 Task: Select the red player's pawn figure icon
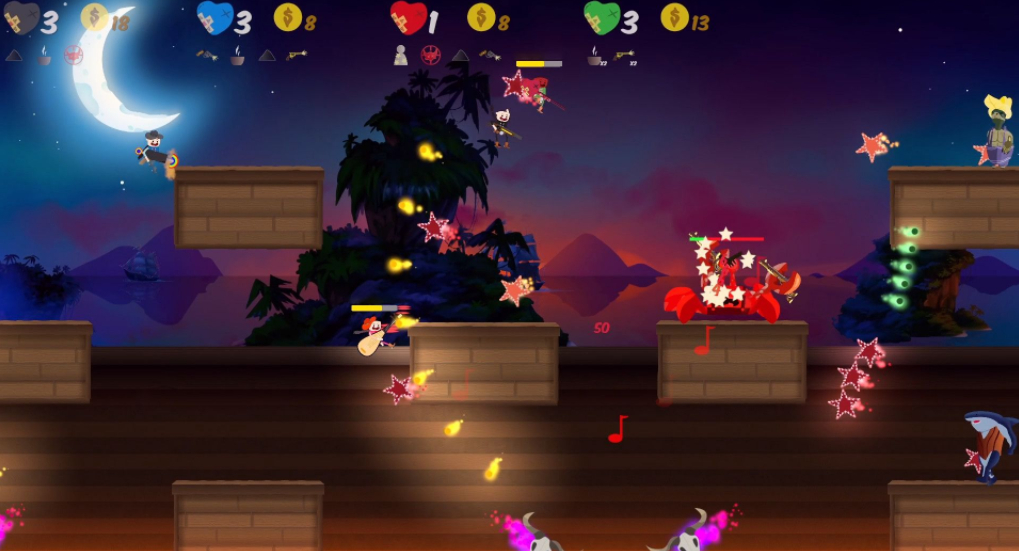(x=401, y=55)
